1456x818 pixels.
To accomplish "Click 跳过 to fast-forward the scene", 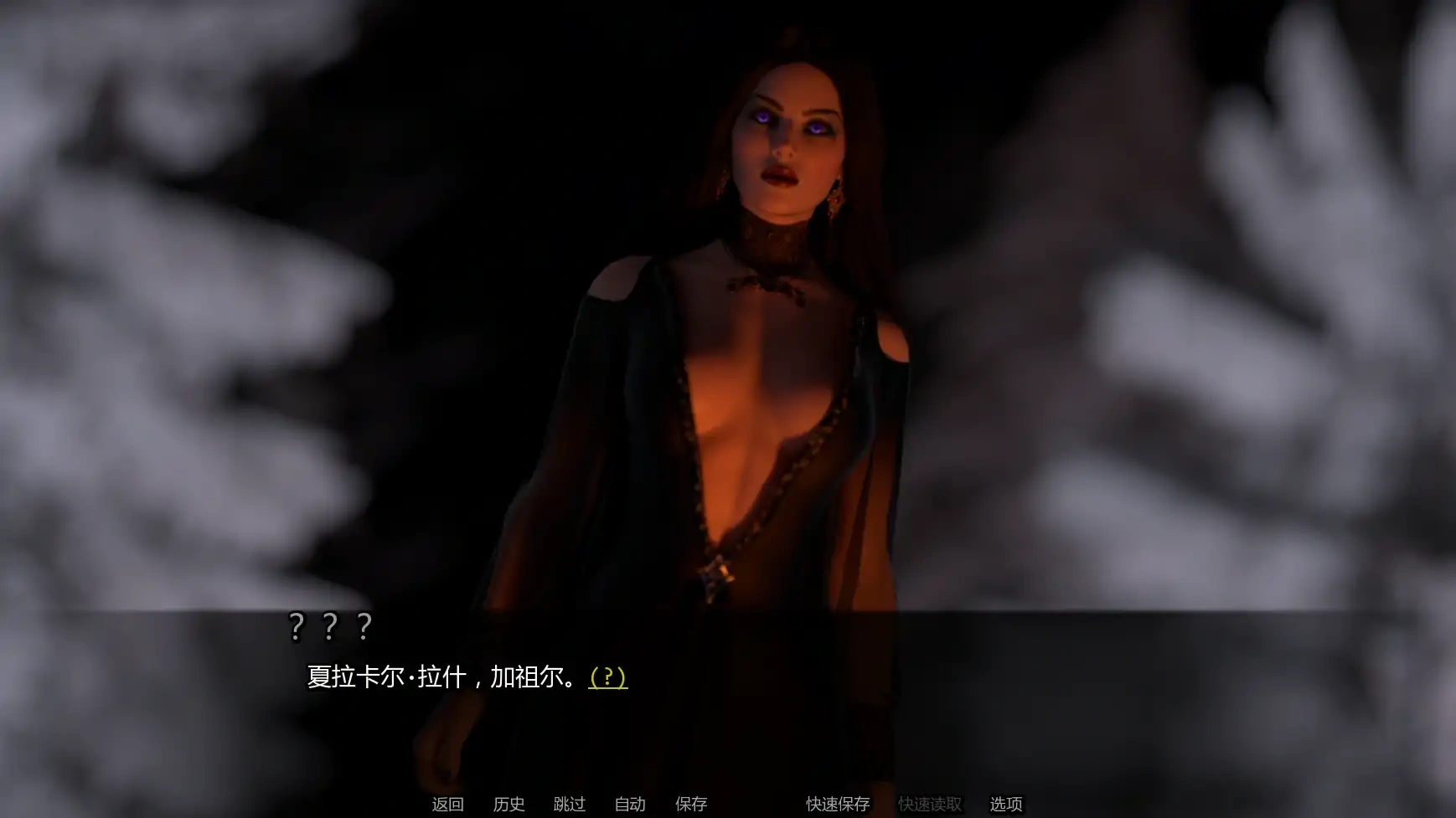I will pos(569,805).
